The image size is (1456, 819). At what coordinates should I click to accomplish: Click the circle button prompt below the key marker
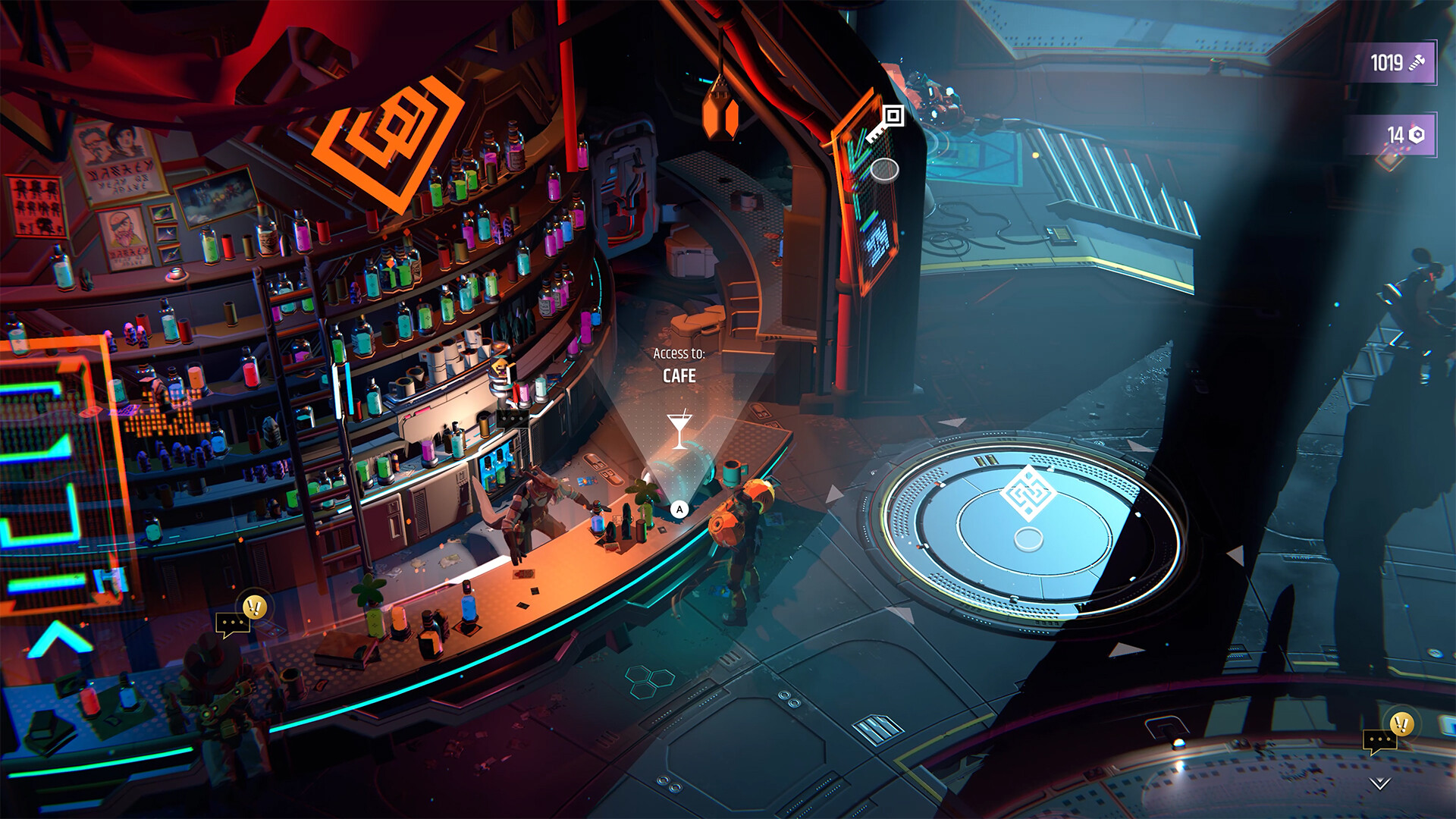coord(883,171)
